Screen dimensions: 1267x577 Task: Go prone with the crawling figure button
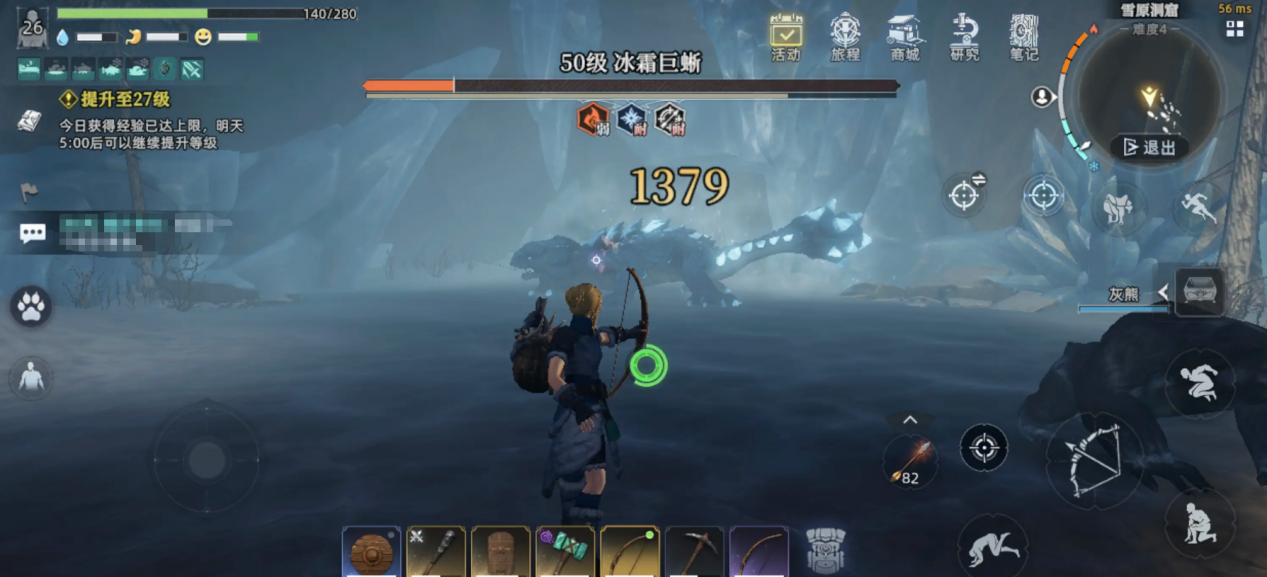click(992, 545)
